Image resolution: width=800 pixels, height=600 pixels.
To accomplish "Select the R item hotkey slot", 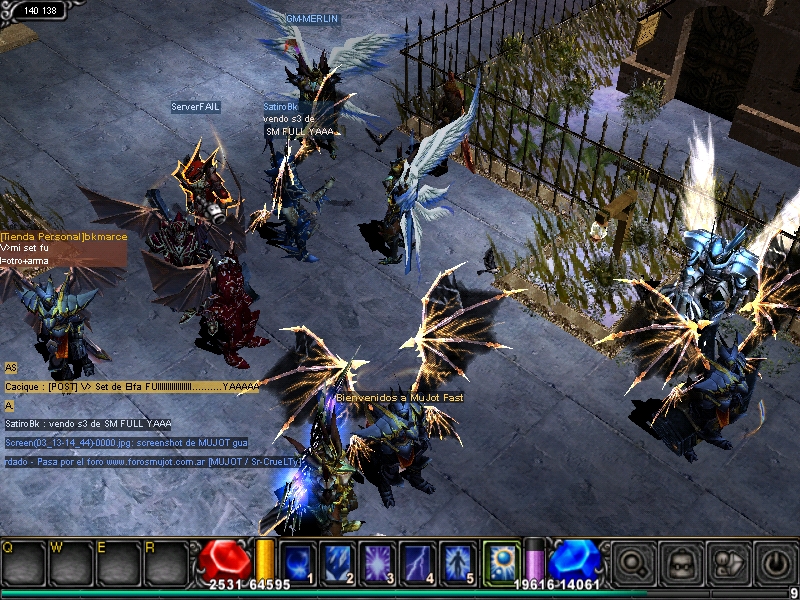I will (163, 563).
